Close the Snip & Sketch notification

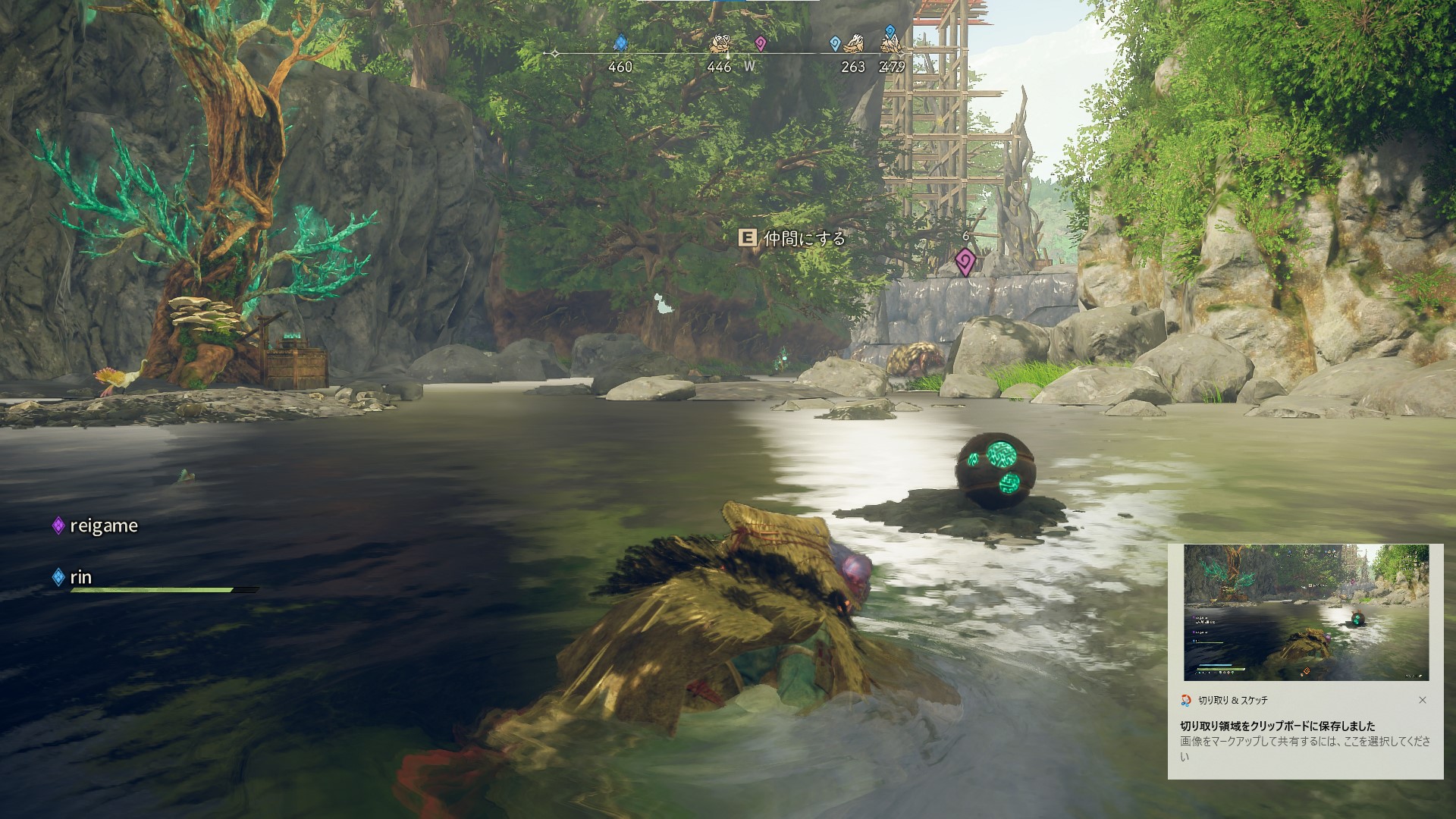[1423, 700]
